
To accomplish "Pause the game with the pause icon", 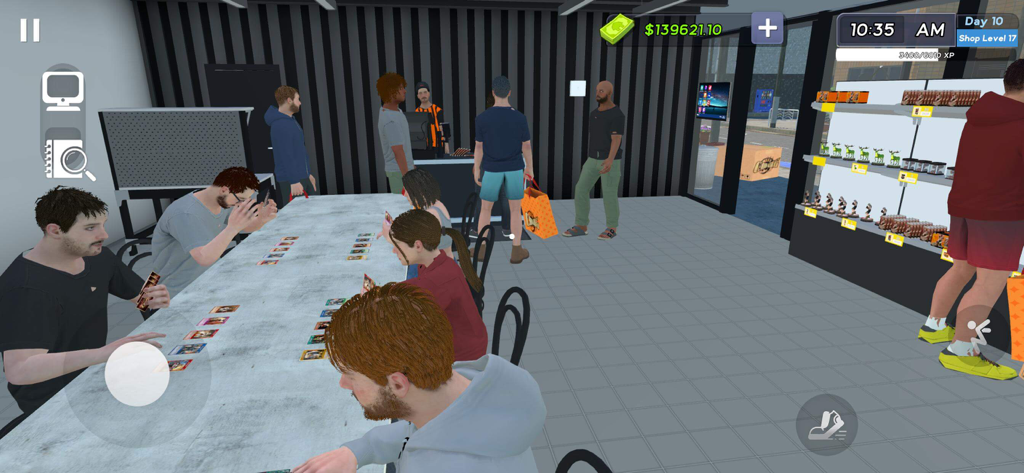I will (30, 30).
